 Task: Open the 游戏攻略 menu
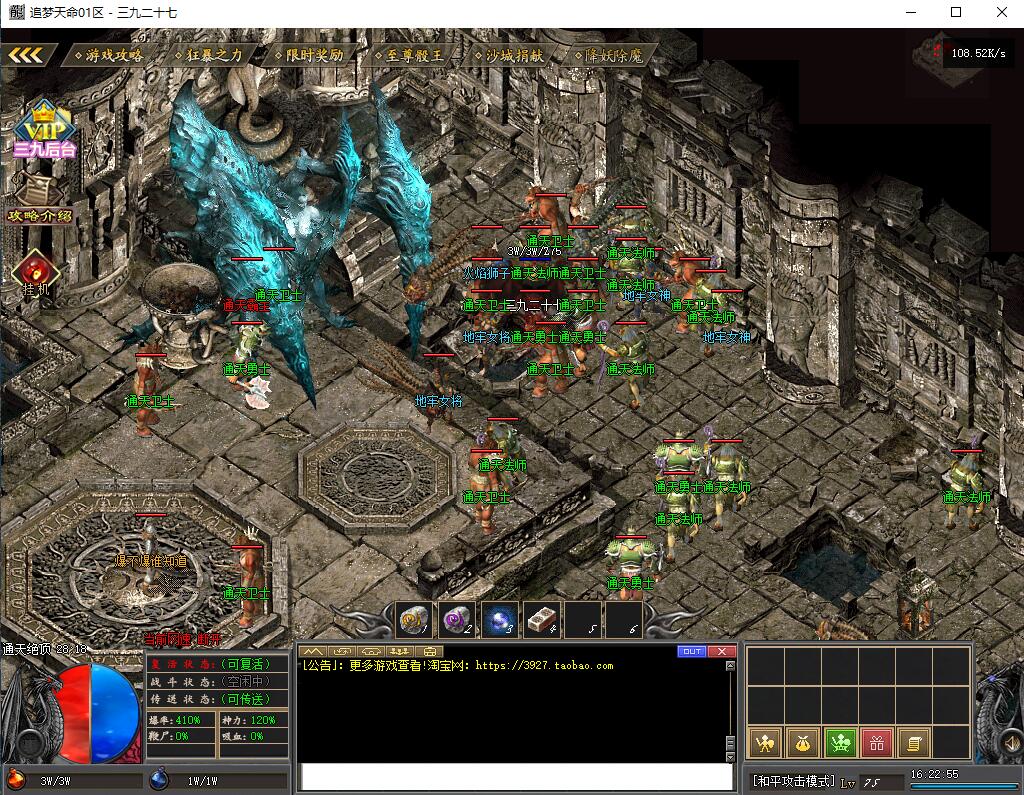point(111,56)
